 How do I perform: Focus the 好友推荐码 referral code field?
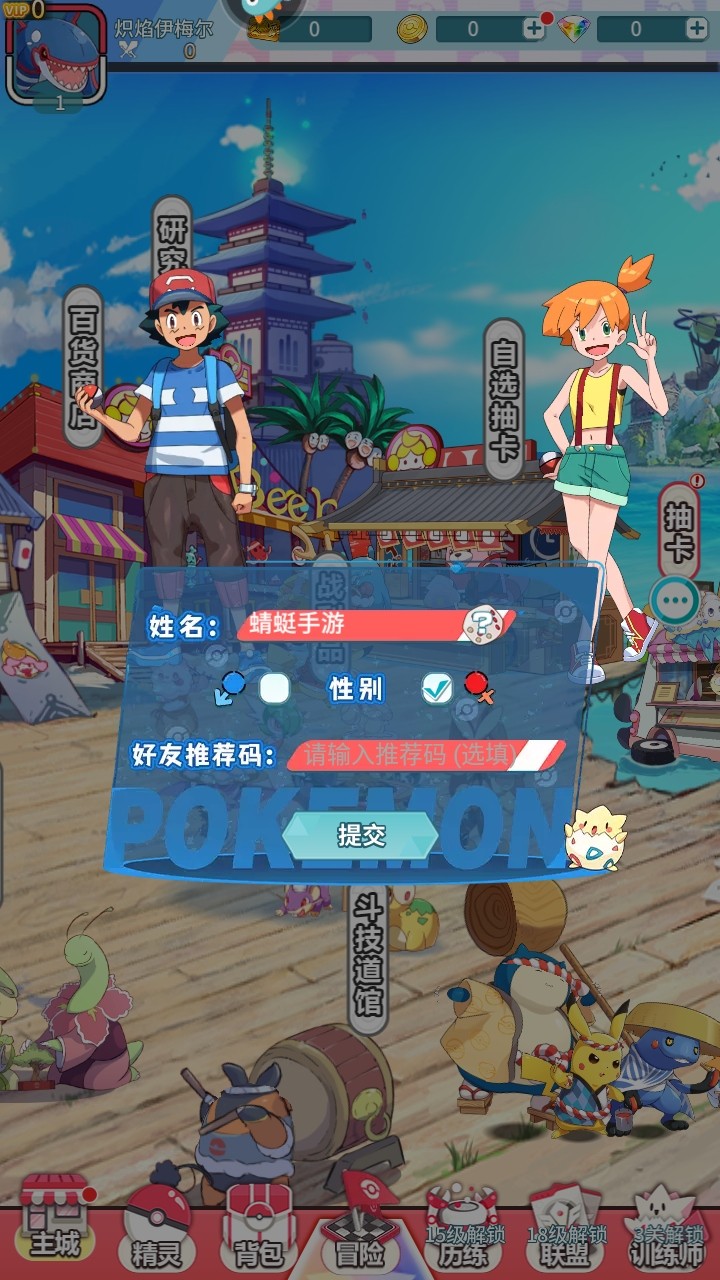coord(420,754)
